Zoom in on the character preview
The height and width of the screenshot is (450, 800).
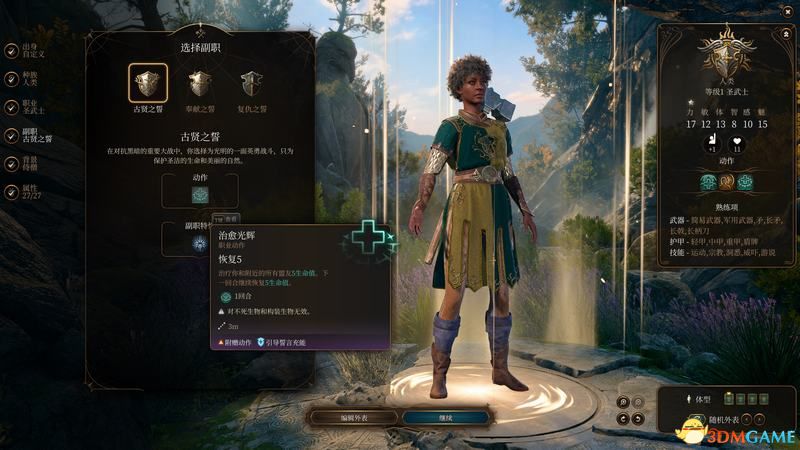tap(623, 402)
